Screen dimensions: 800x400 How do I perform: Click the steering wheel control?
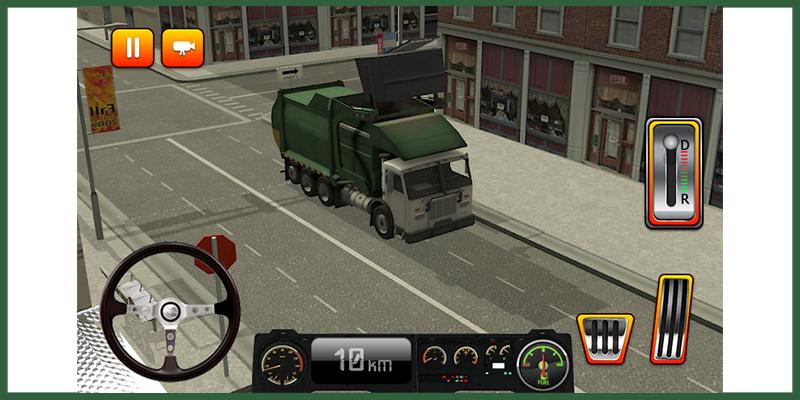[x=170, y=311]
